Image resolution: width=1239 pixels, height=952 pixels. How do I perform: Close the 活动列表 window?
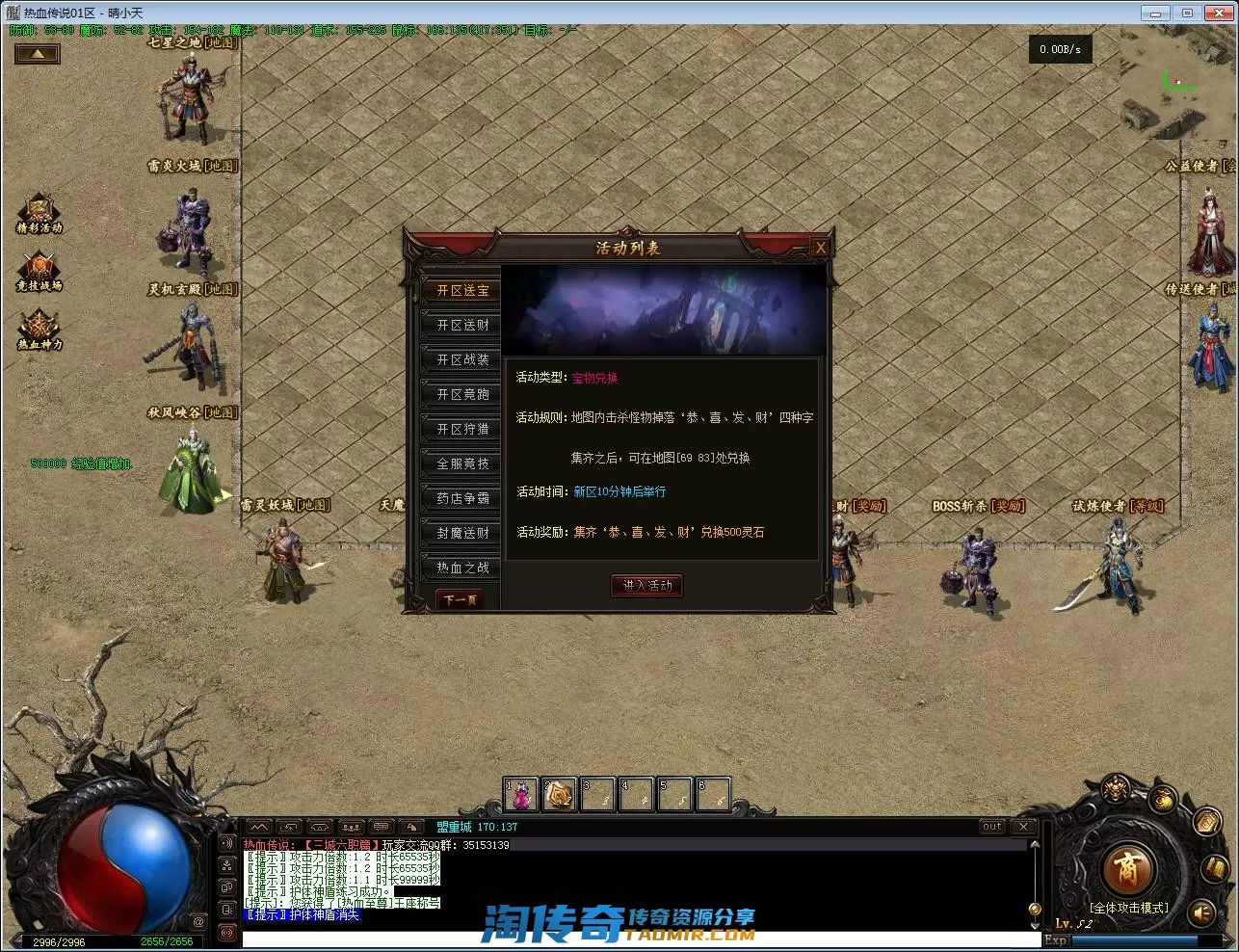820,248
